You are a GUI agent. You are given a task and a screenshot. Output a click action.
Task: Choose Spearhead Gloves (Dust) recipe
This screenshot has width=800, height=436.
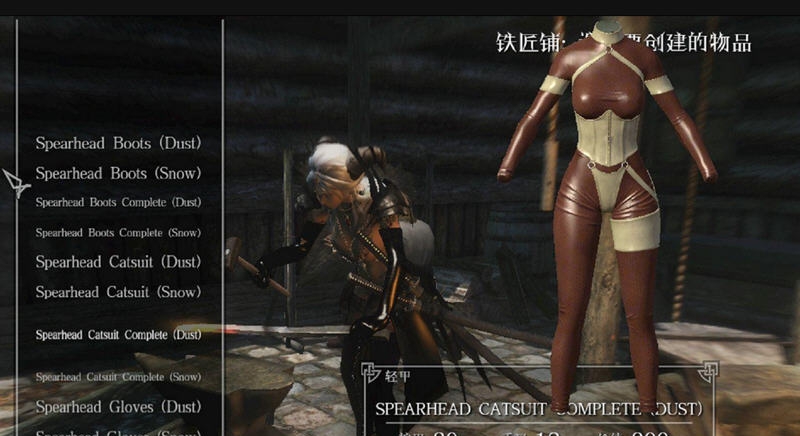click(x=118, y=407)
